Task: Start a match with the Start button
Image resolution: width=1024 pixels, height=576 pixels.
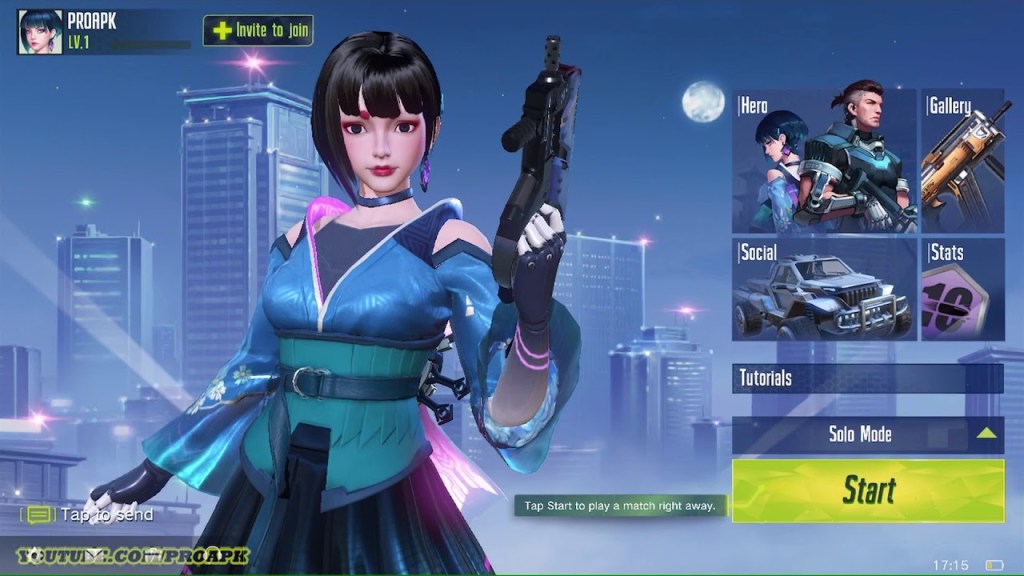Action: [x=867, y=490]
